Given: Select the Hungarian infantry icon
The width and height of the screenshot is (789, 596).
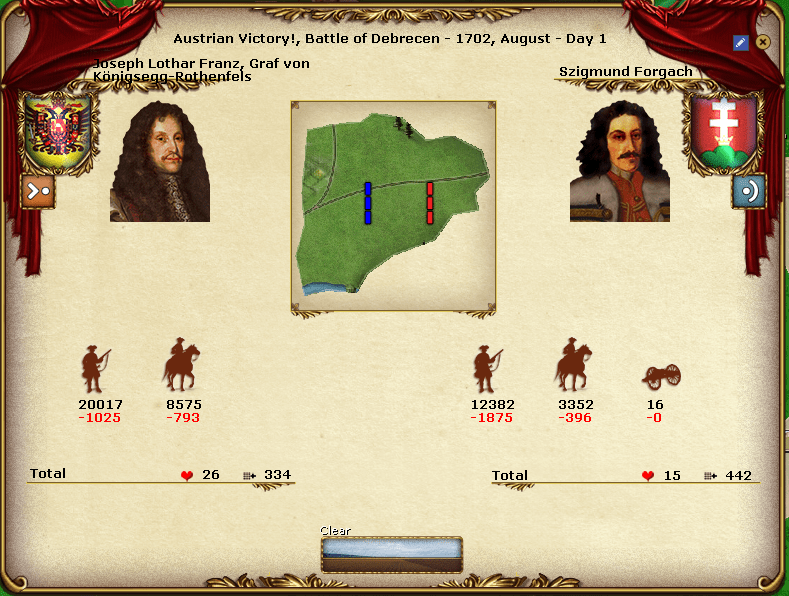Looking at the screenshot, I should [487, 369].
